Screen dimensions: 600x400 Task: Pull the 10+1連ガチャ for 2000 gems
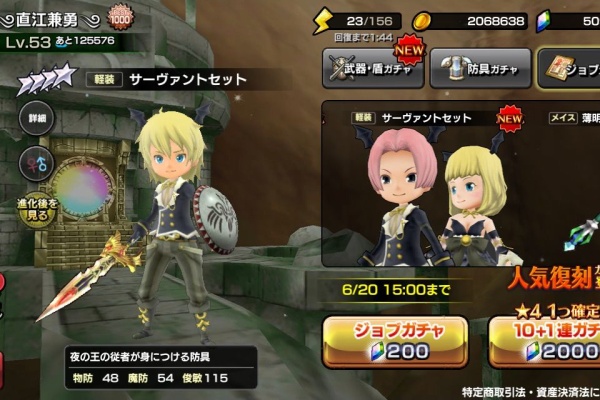[545, 340]
